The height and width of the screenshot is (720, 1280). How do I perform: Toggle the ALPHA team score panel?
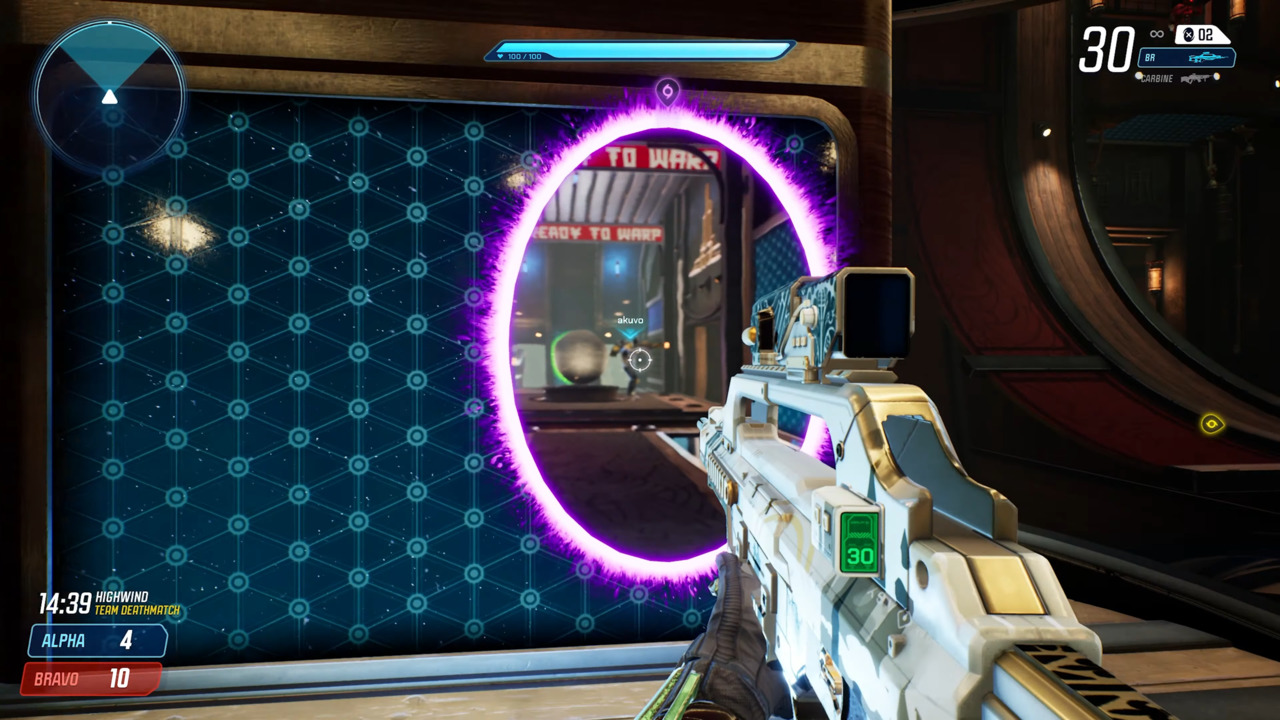[x=95, y=641]
